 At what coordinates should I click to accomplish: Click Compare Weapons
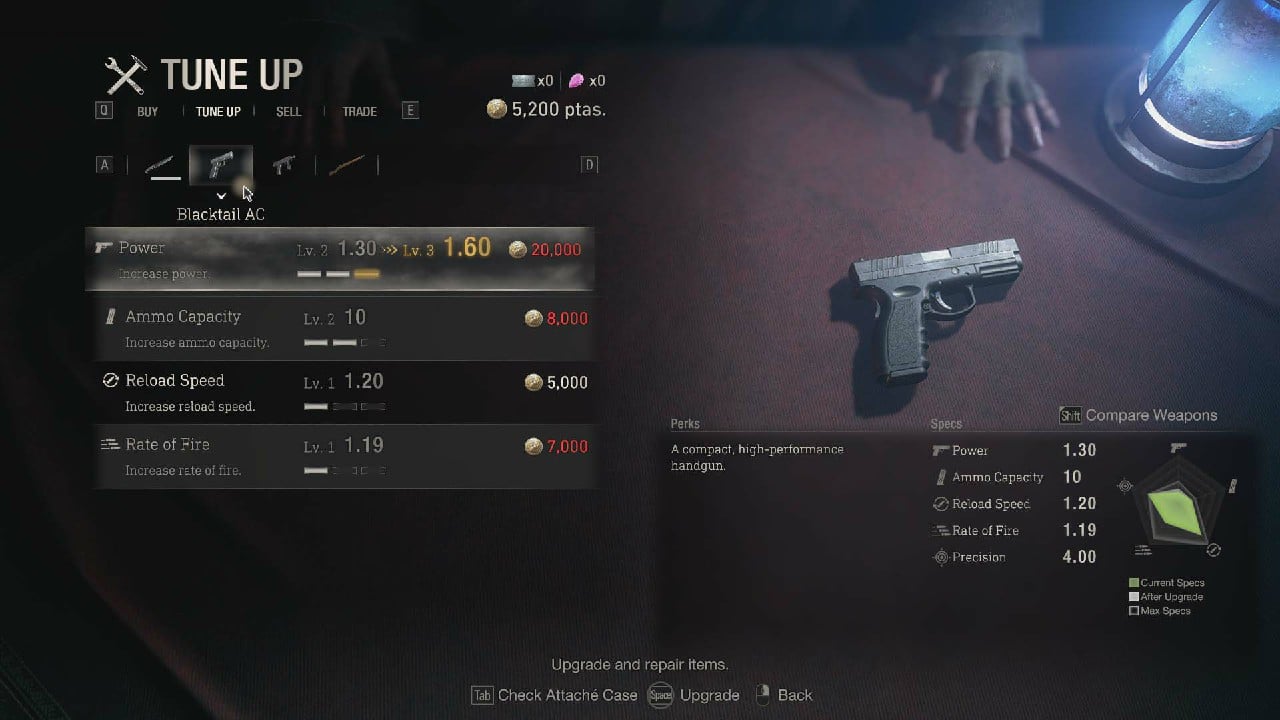[1150, 415]
